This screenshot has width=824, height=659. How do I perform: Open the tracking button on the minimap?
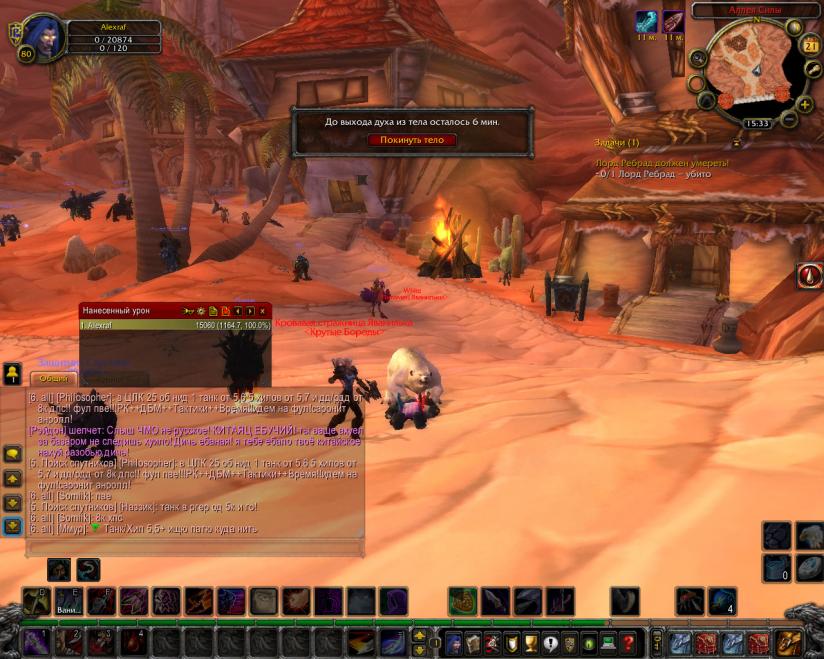(698, 59)
